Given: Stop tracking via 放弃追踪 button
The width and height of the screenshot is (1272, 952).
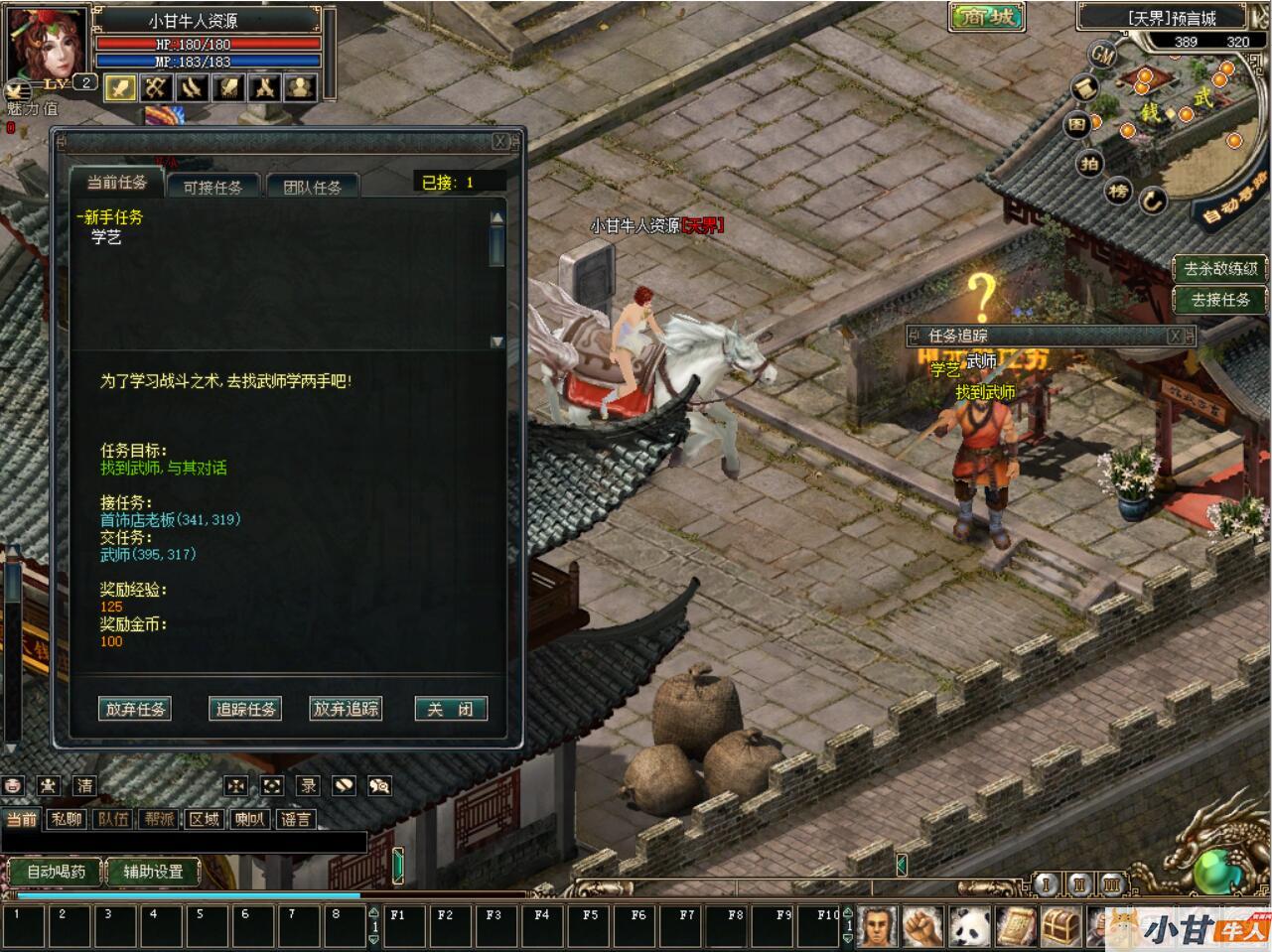Looking at the screenshot, I should (346, 709).
